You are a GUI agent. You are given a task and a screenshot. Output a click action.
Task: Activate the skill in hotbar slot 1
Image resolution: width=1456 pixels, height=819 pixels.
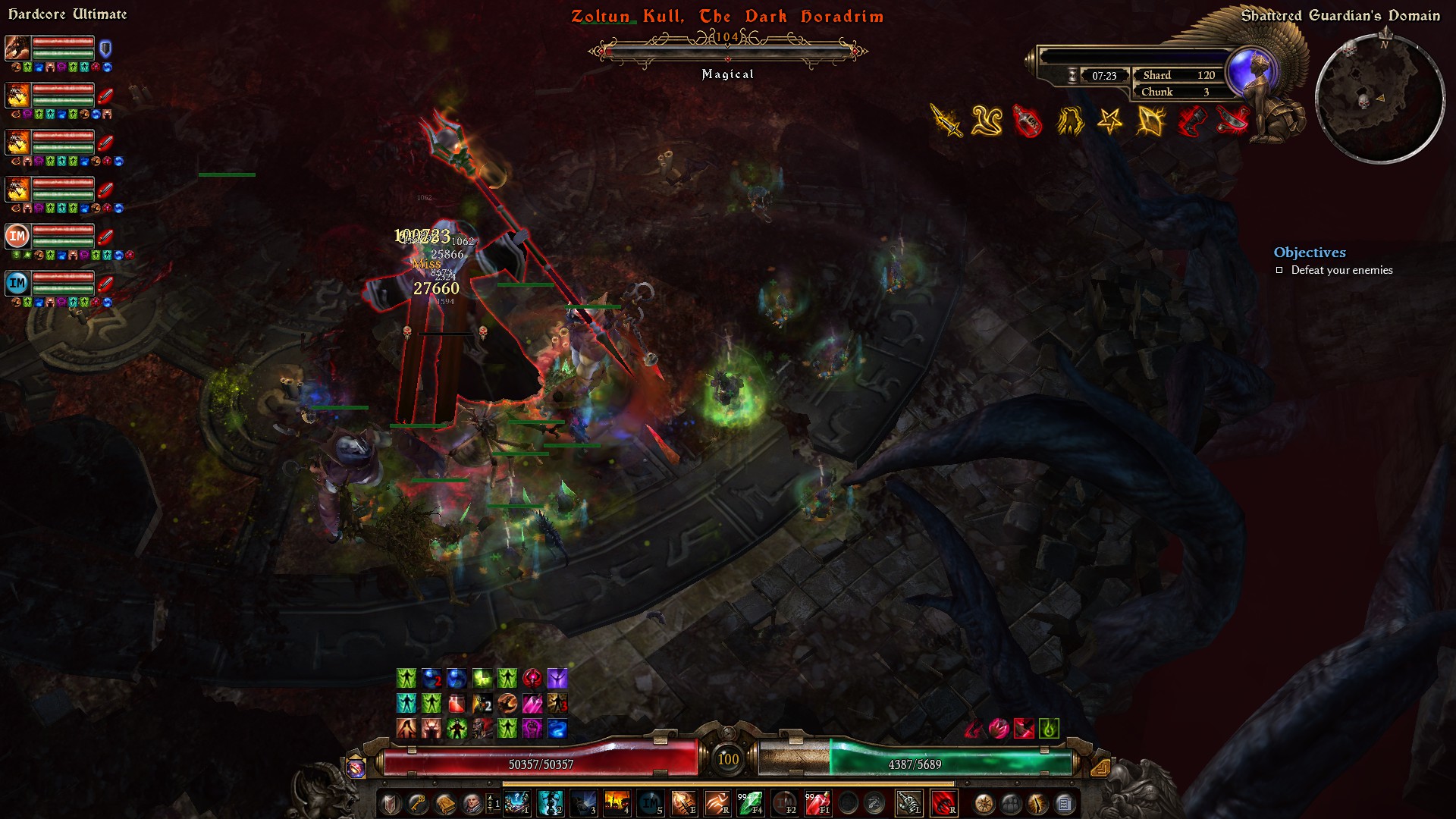pyautogui.click(x=517, y=802)
